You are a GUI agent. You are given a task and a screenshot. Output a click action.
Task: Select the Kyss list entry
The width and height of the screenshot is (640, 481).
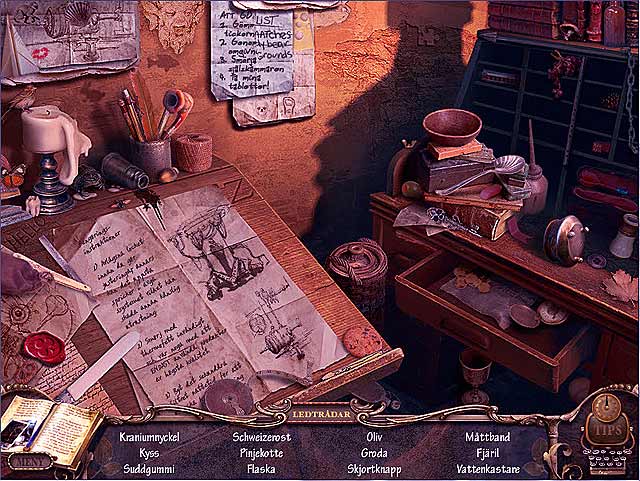point(150,453)
